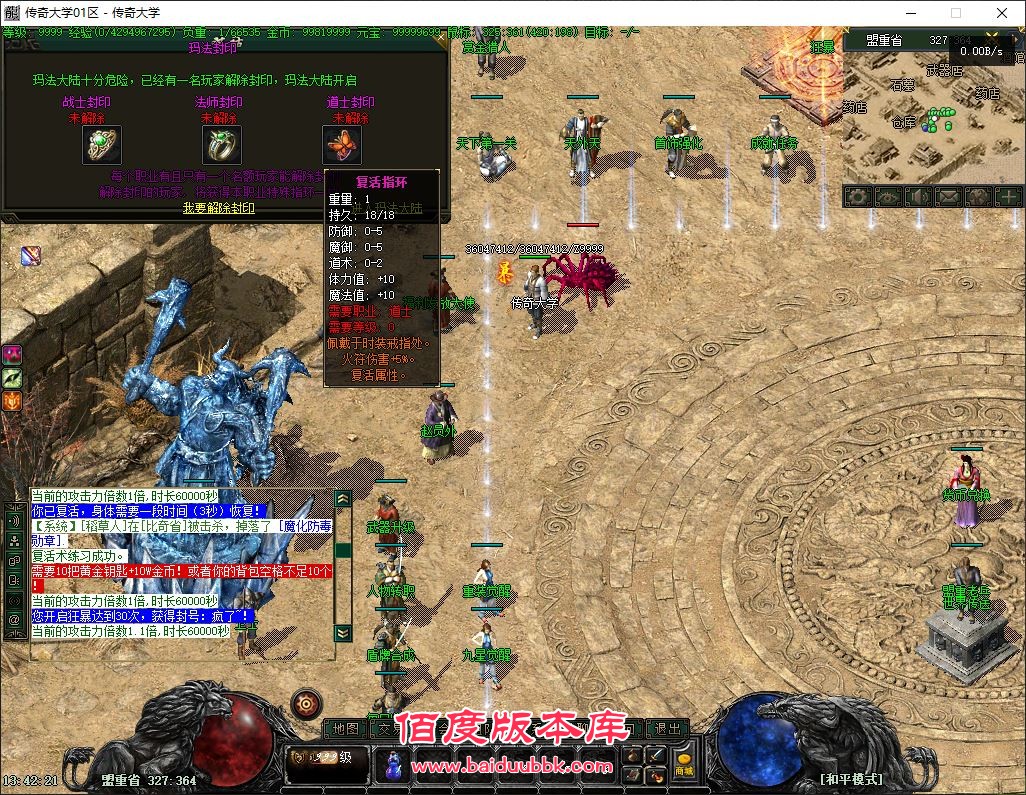This screenshot has width=1026, height=795.
Task: Open the minimap gear settings button
Action: click(x=858, y=197)
